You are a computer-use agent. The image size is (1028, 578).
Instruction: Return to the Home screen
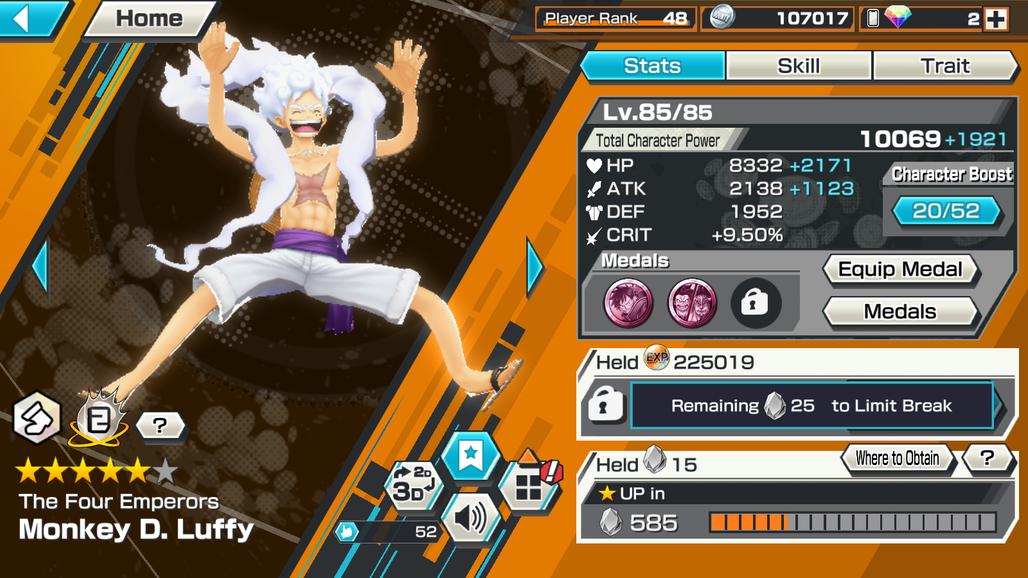coord(151,18)
